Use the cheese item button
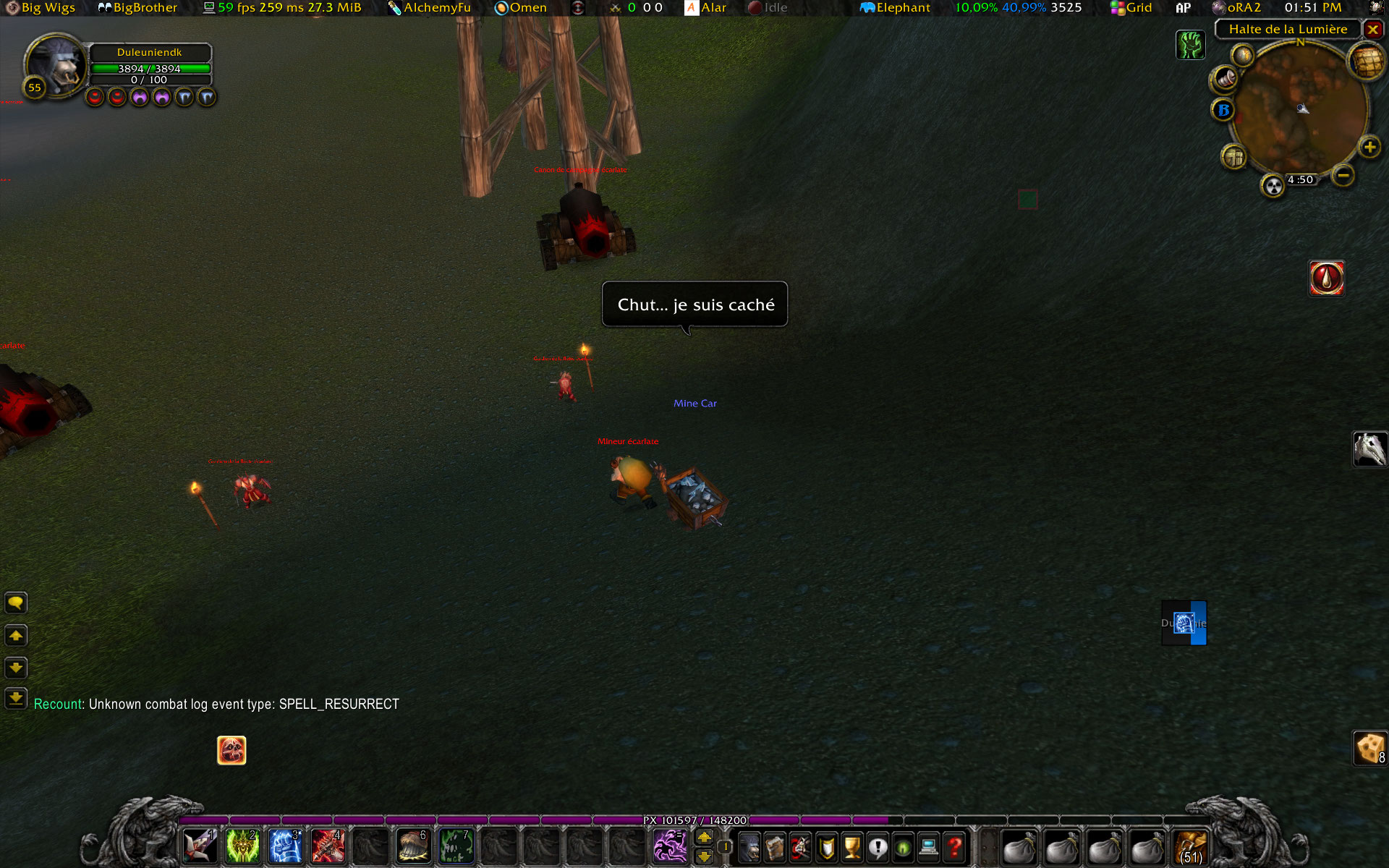 tap(1369, 748)
